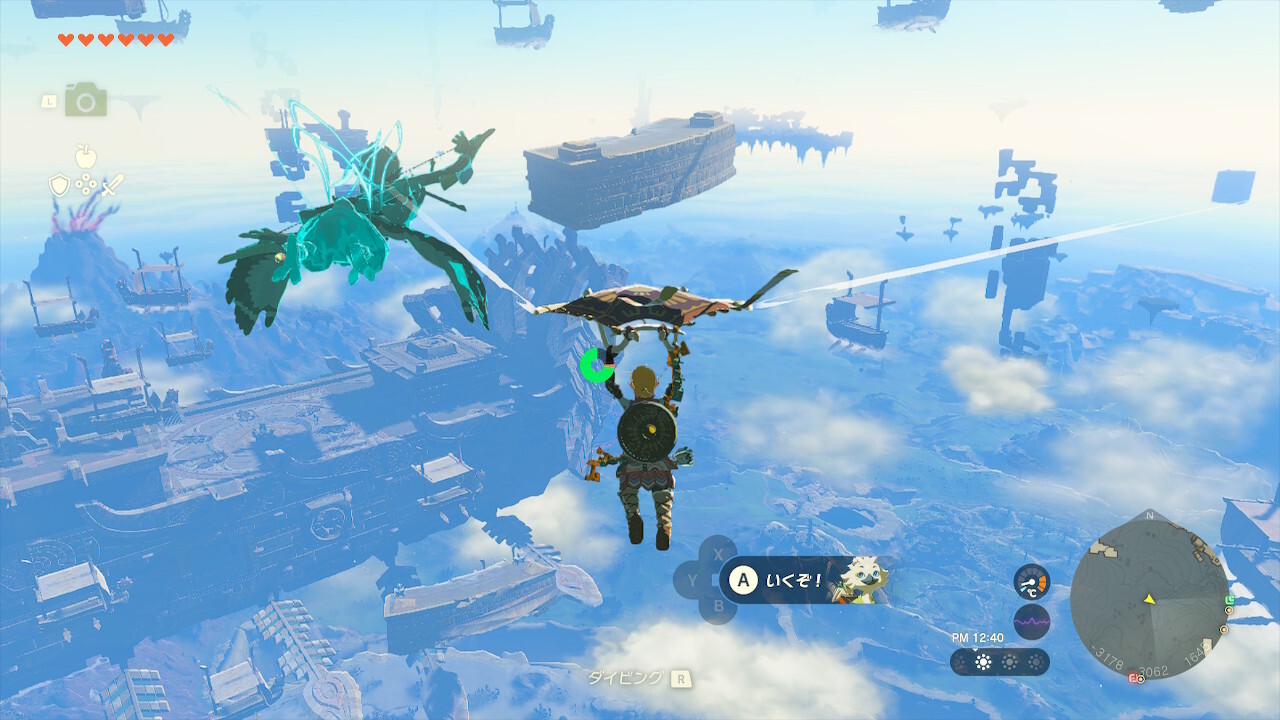Select the red marker on the minimap rim
Image resolution: width=1280 pixels, height=720 pixels.
[1134, 678]
